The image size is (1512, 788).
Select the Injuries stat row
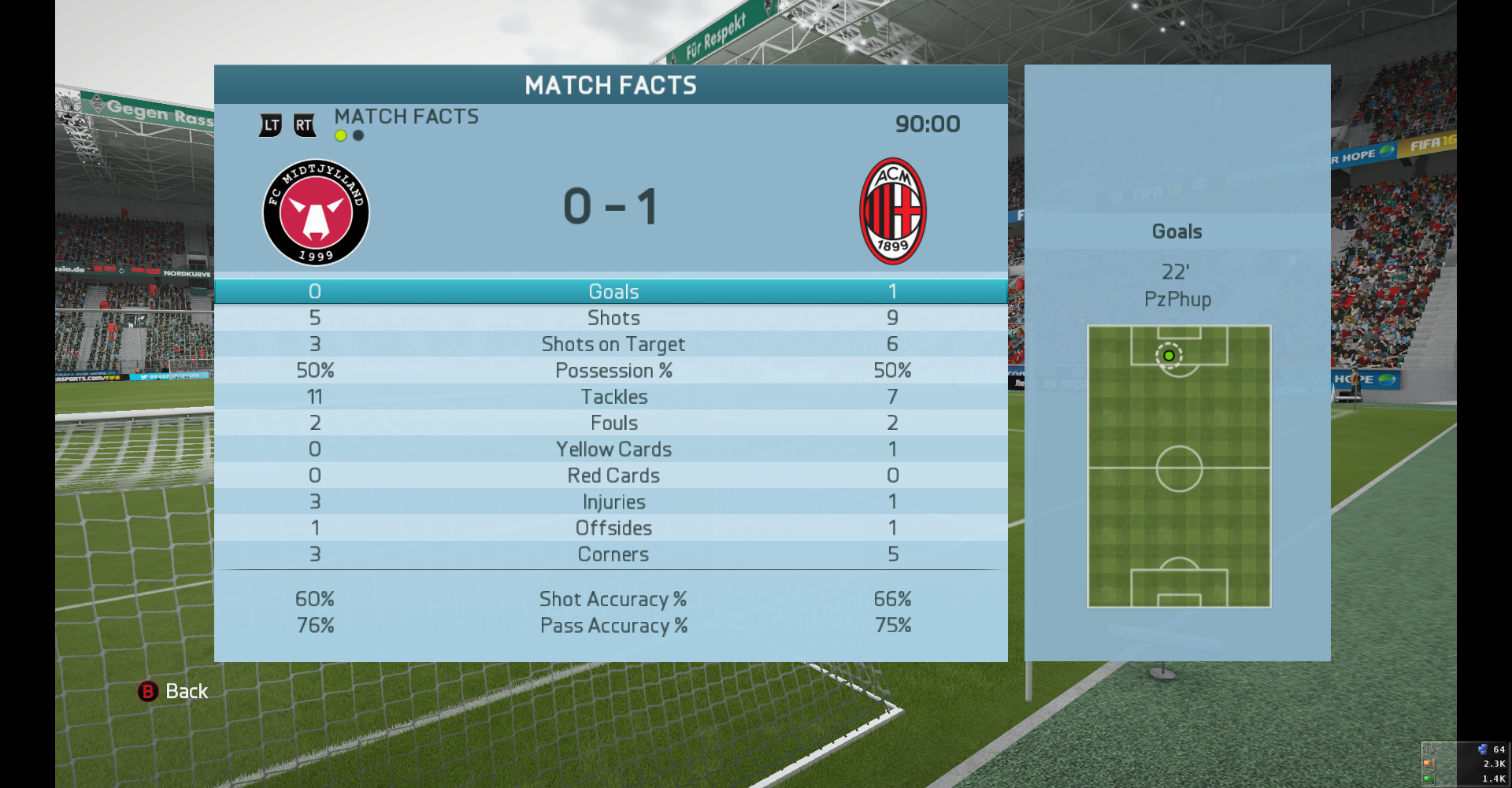pyautogui.click(x=611, y=501)
